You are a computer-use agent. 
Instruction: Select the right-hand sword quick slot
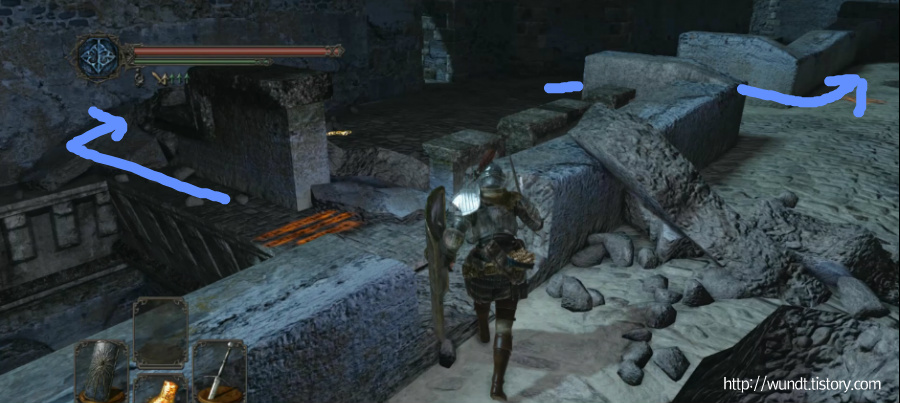(220, 369)
